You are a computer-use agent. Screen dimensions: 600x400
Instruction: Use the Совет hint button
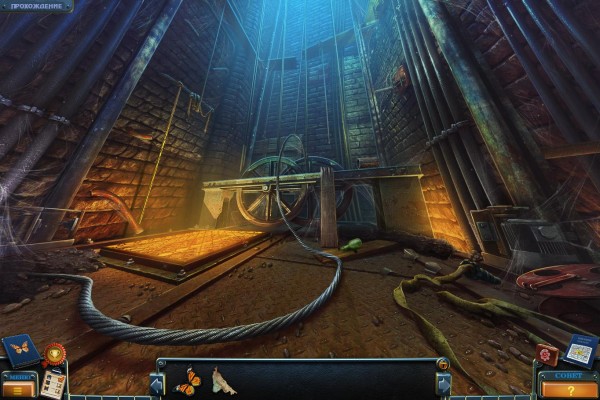(571, 386)
